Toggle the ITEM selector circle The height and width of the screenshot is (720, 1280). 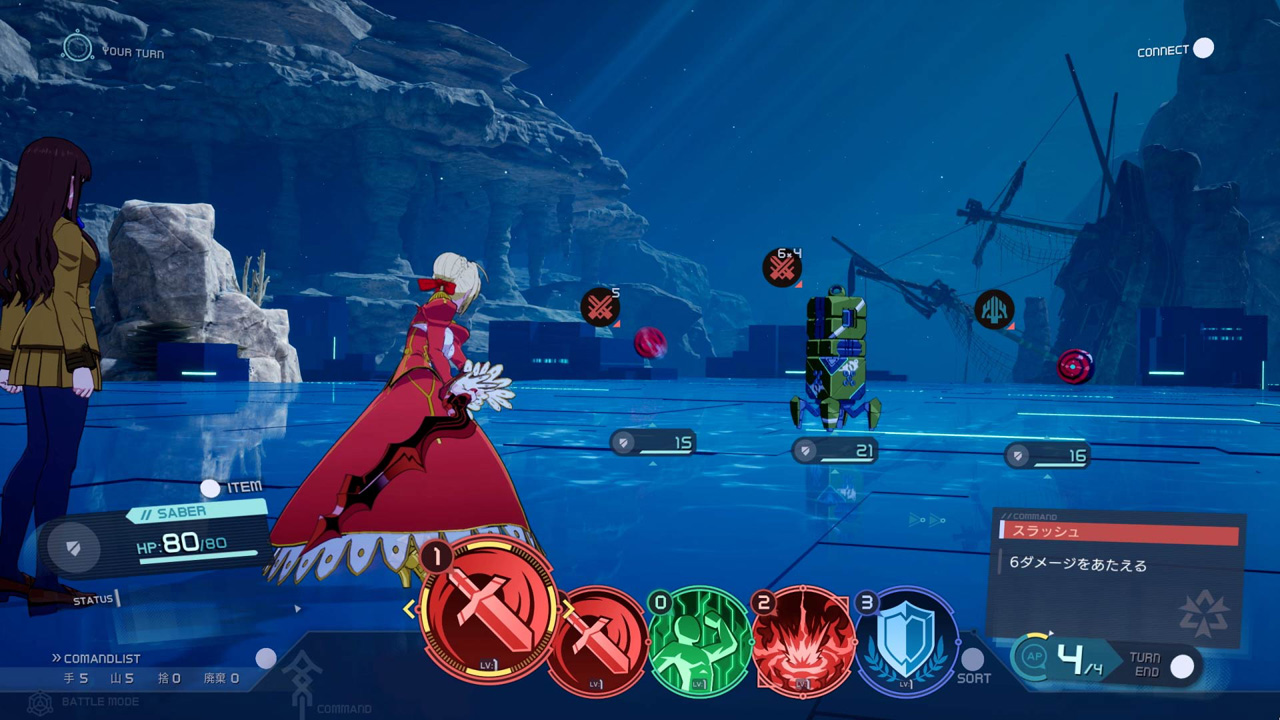coord(211,488)
